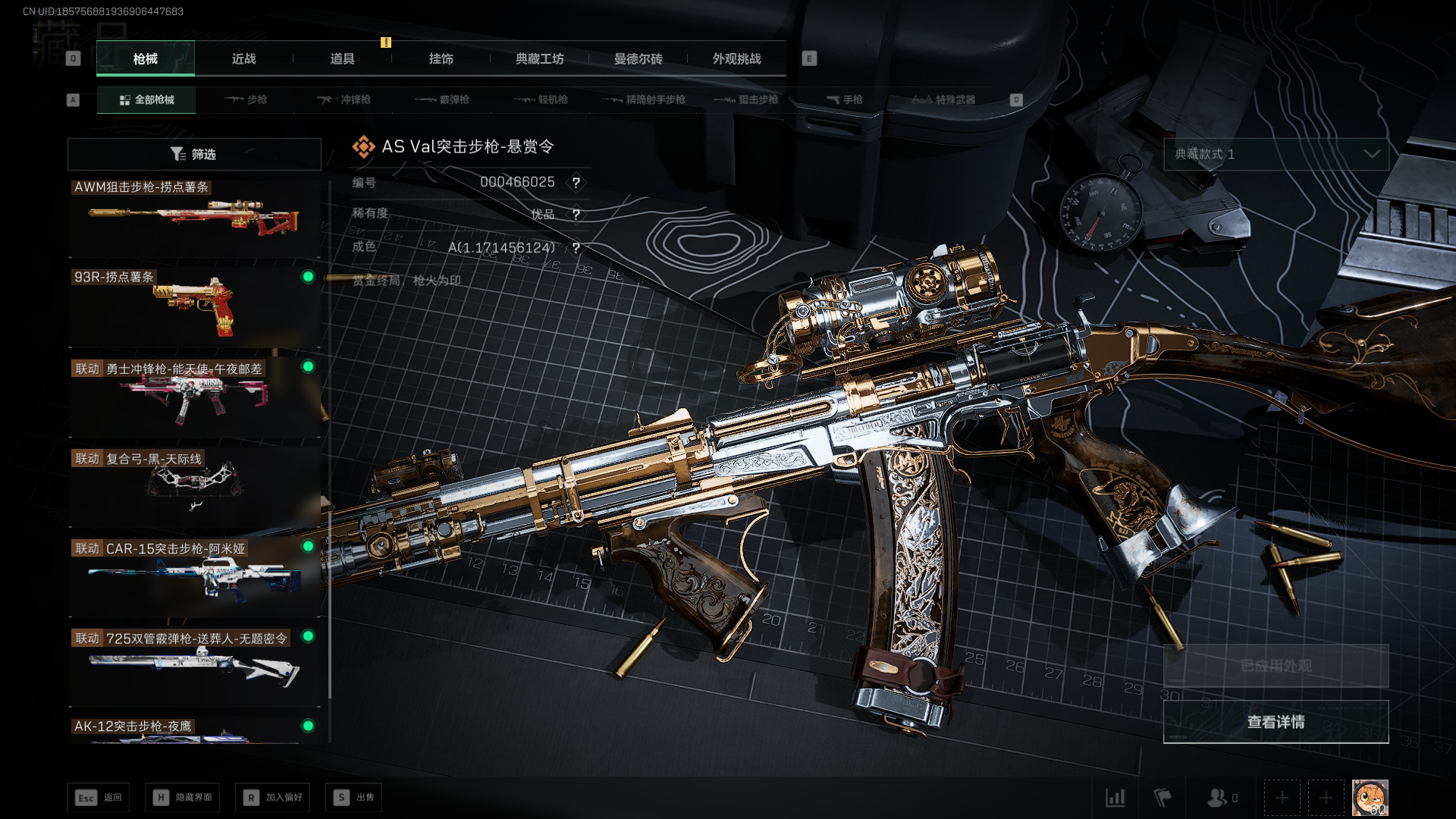Screen dimensions: 1456x819
Task: Filter by 冲锋枪 submachine guns
Action: point(344,99)
